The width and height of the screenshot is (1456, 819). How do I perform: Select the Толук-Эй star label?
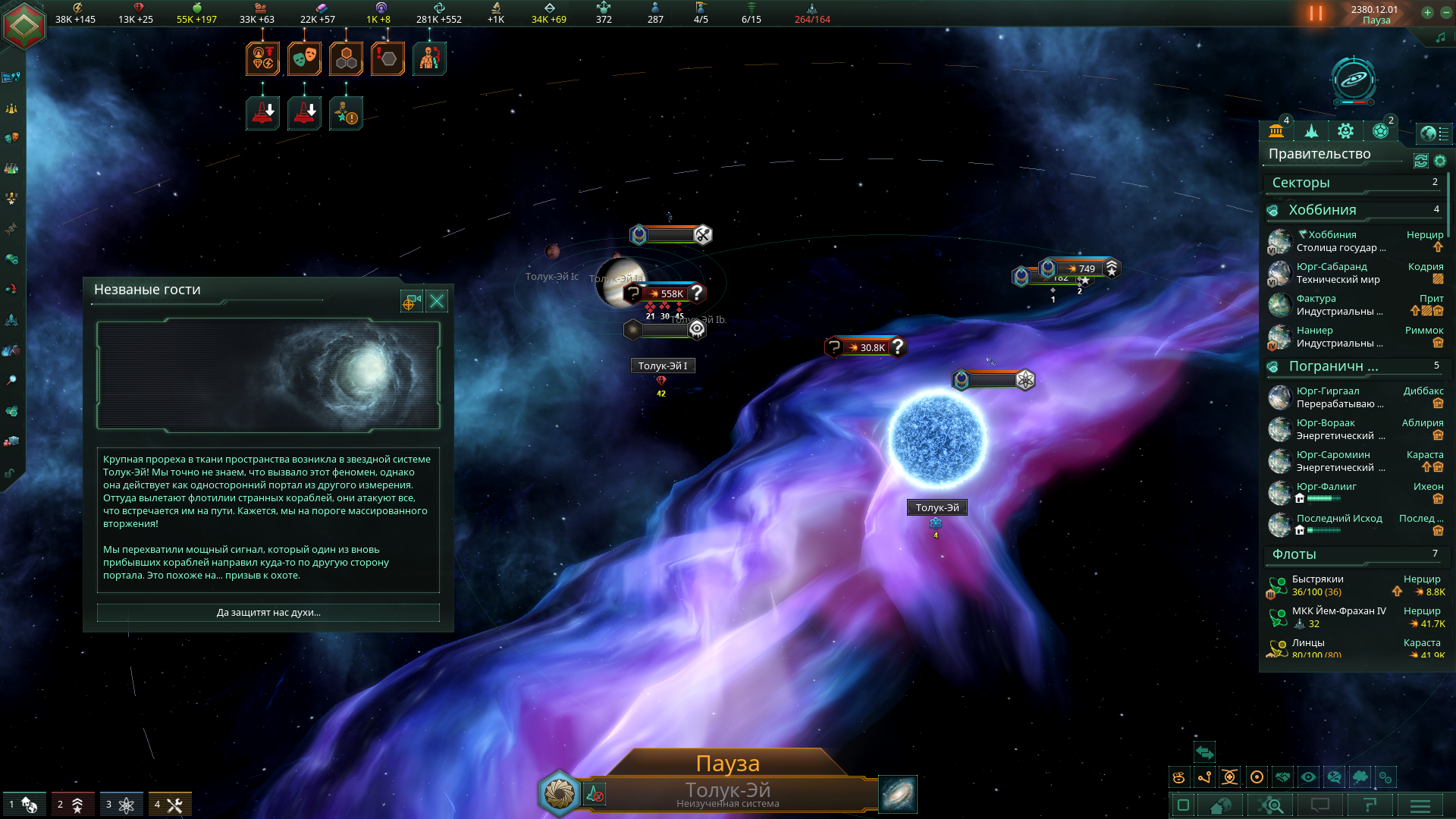(x=937, y=508)
